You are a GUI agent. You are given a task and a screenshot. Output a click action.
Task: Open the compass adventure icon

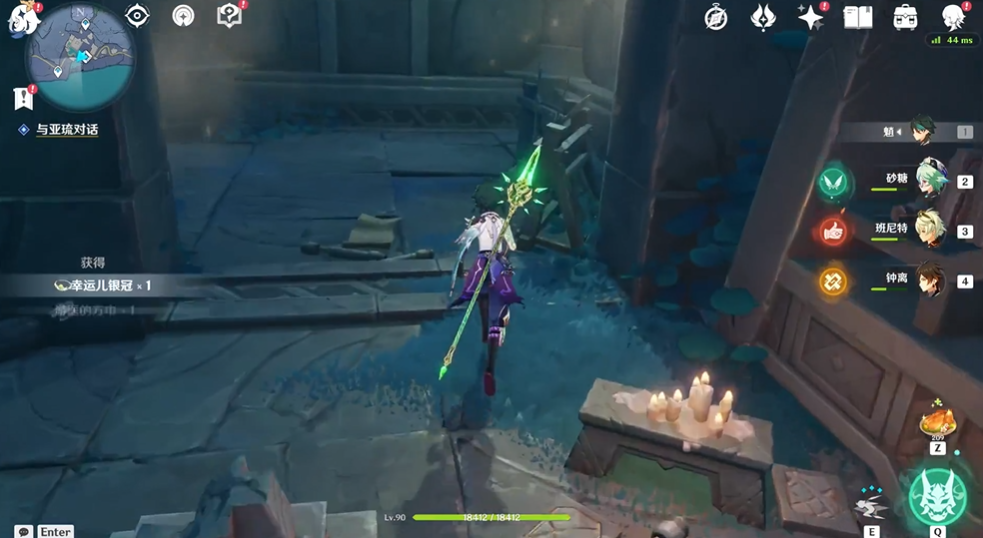point(716,17)
